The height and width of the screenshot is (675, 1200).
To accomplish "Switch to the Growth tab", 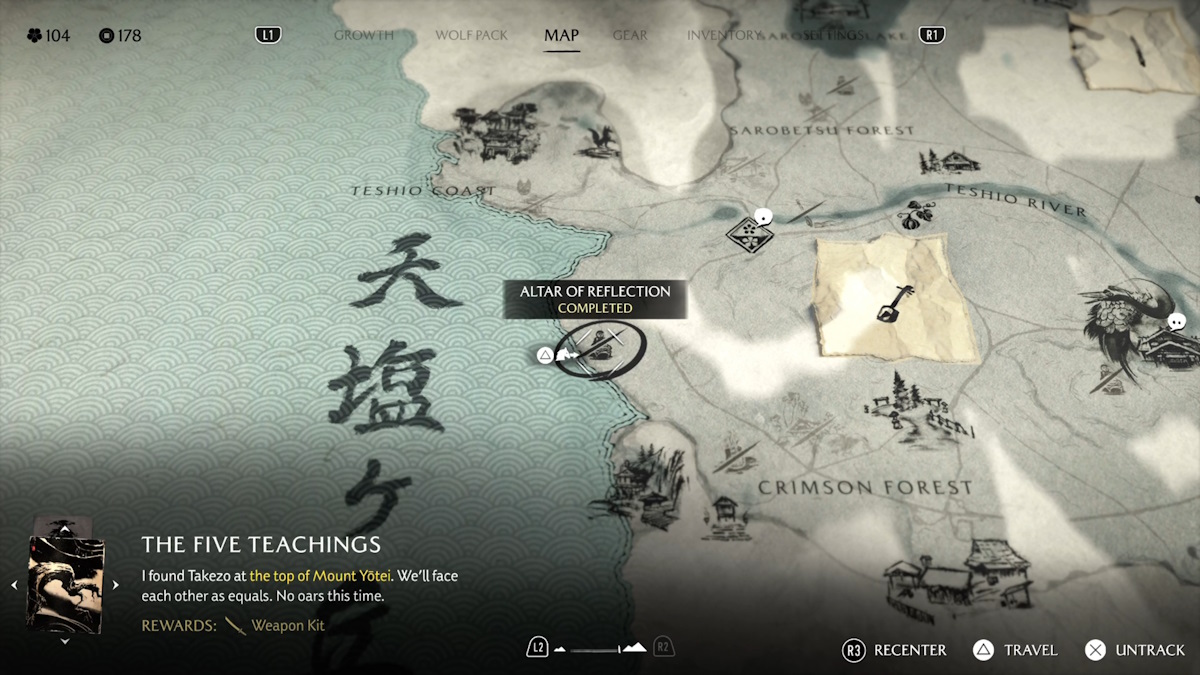I will pos(363,35).
